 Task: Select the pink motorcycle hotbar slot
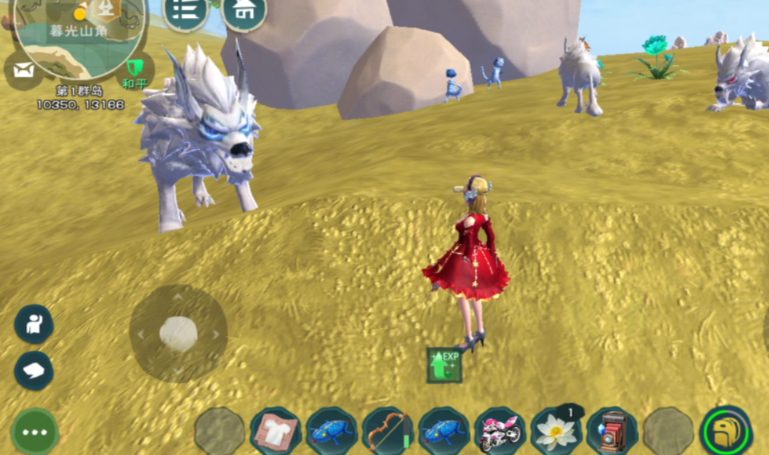[499, 432]
